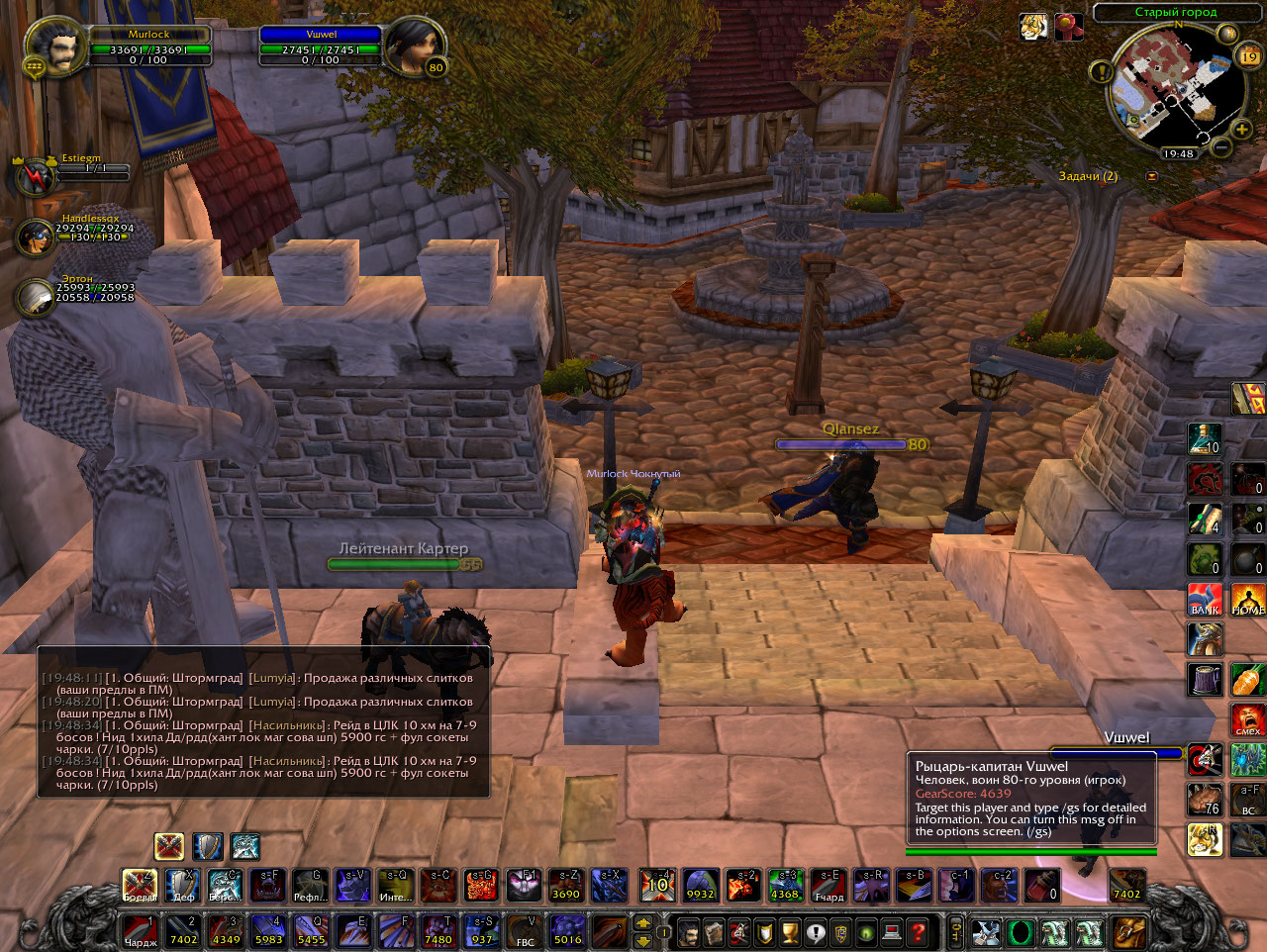Click the carrot item slot
The width and height of the screenshot is (1267, 952).
pyautogui.click(x=1247, y=680)
